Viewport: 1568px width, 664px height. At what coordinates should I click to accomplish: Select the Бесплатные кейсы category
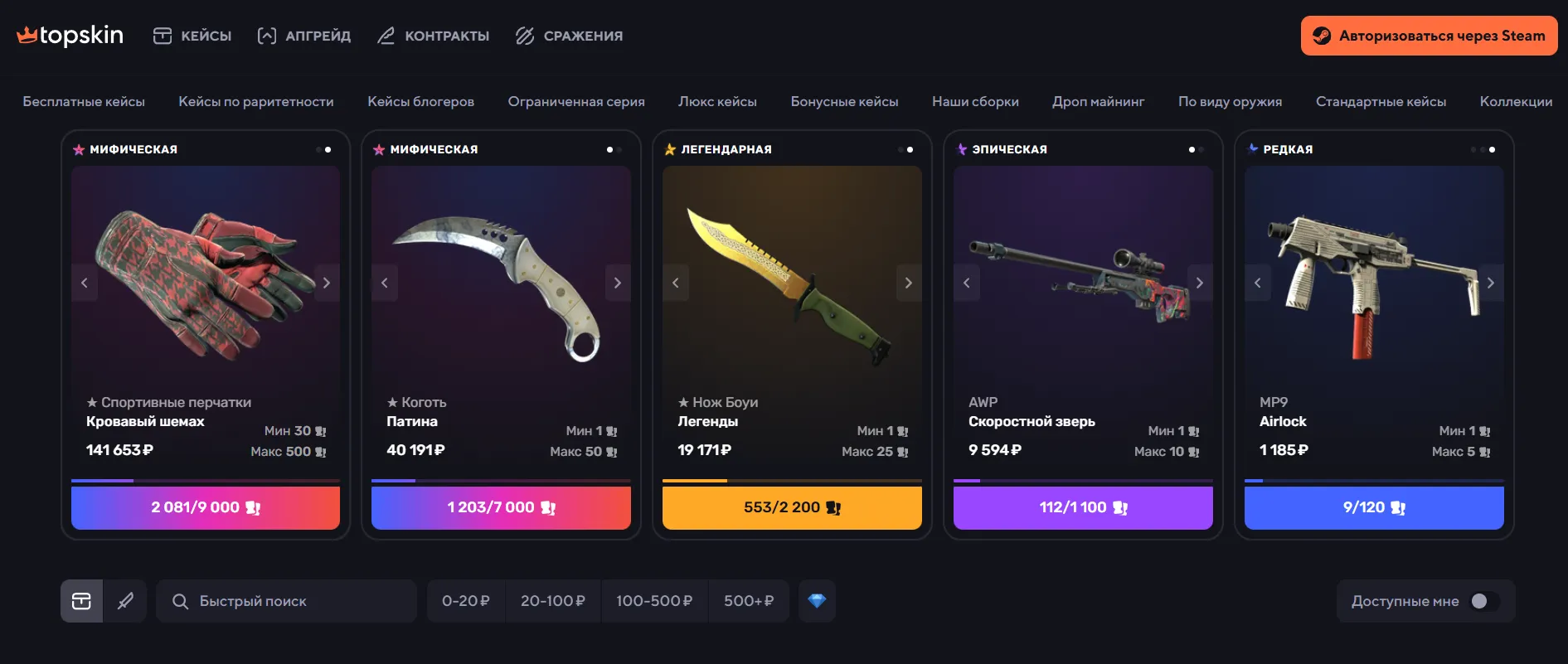point(84,101)
